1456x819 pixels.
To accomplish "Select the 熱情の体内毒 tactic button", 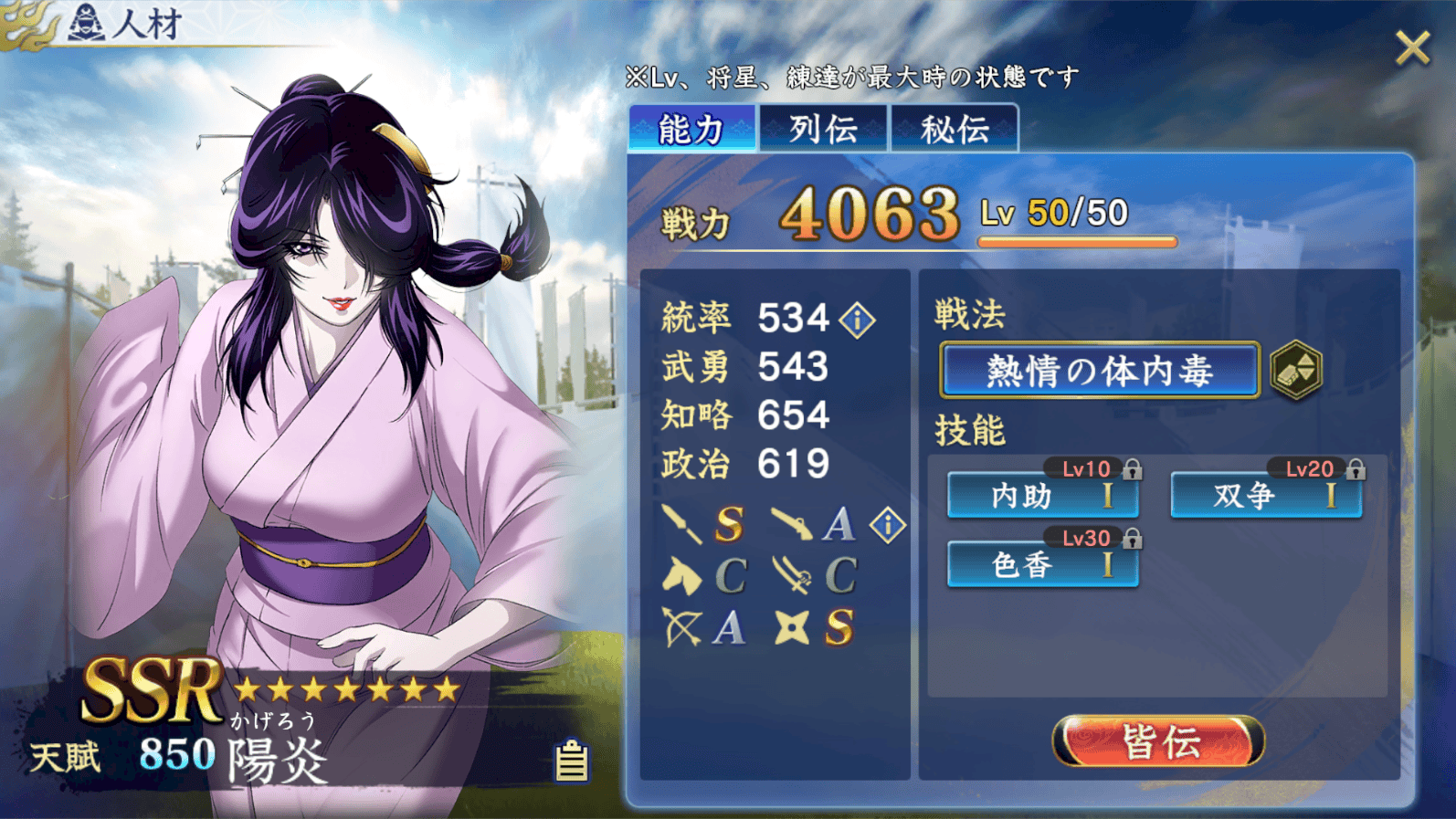I will [x=1100, y=371].
